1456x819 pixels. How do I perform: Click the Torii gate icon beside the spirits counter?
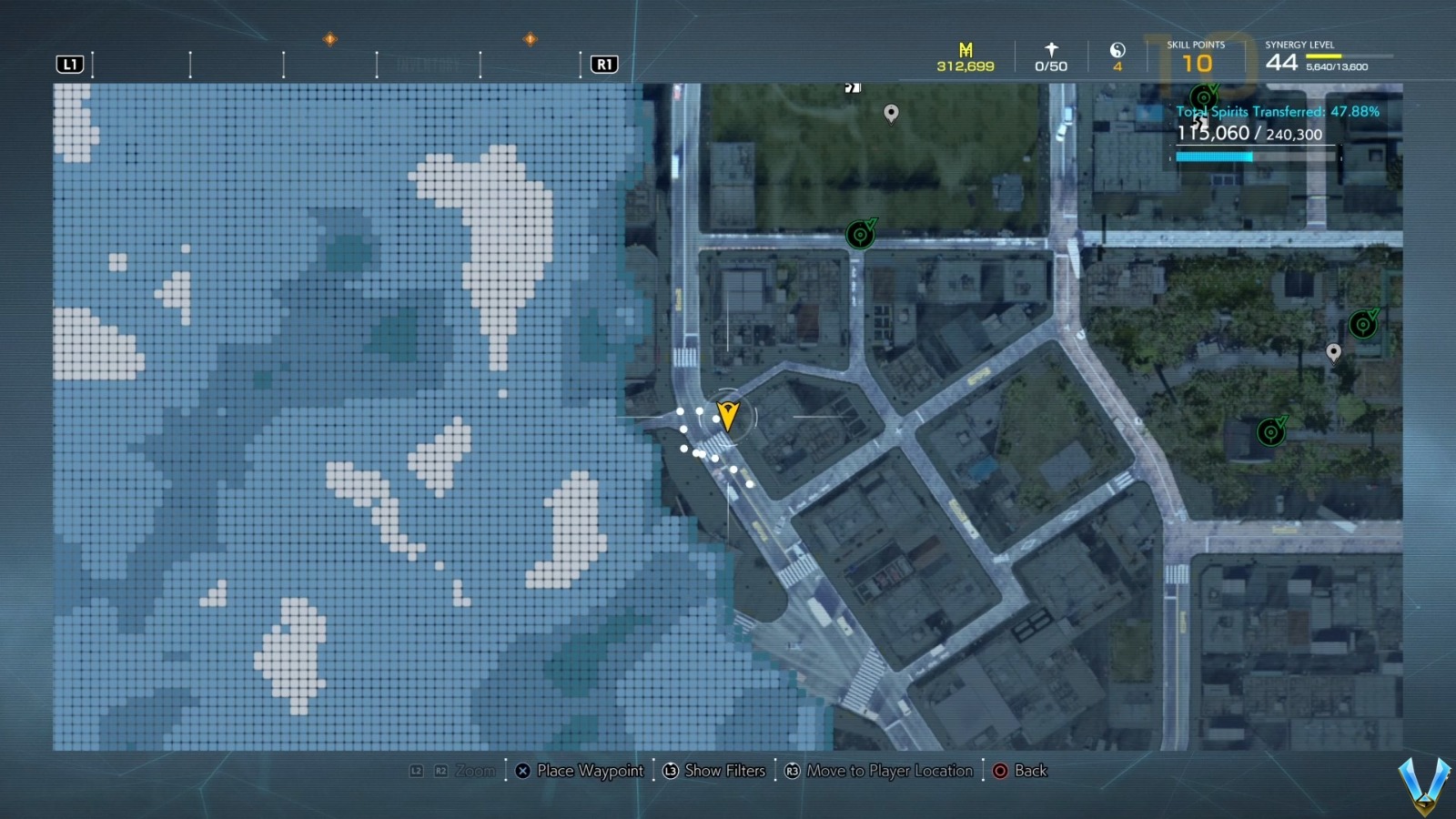[1203, 95]
